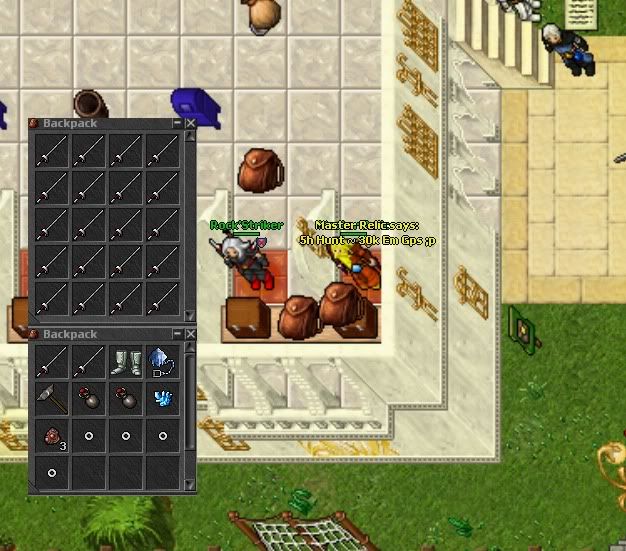Viewport: 626px width, 551px height.
Task: Choose the small blue crystal shards item
Action: coord(162,398)
